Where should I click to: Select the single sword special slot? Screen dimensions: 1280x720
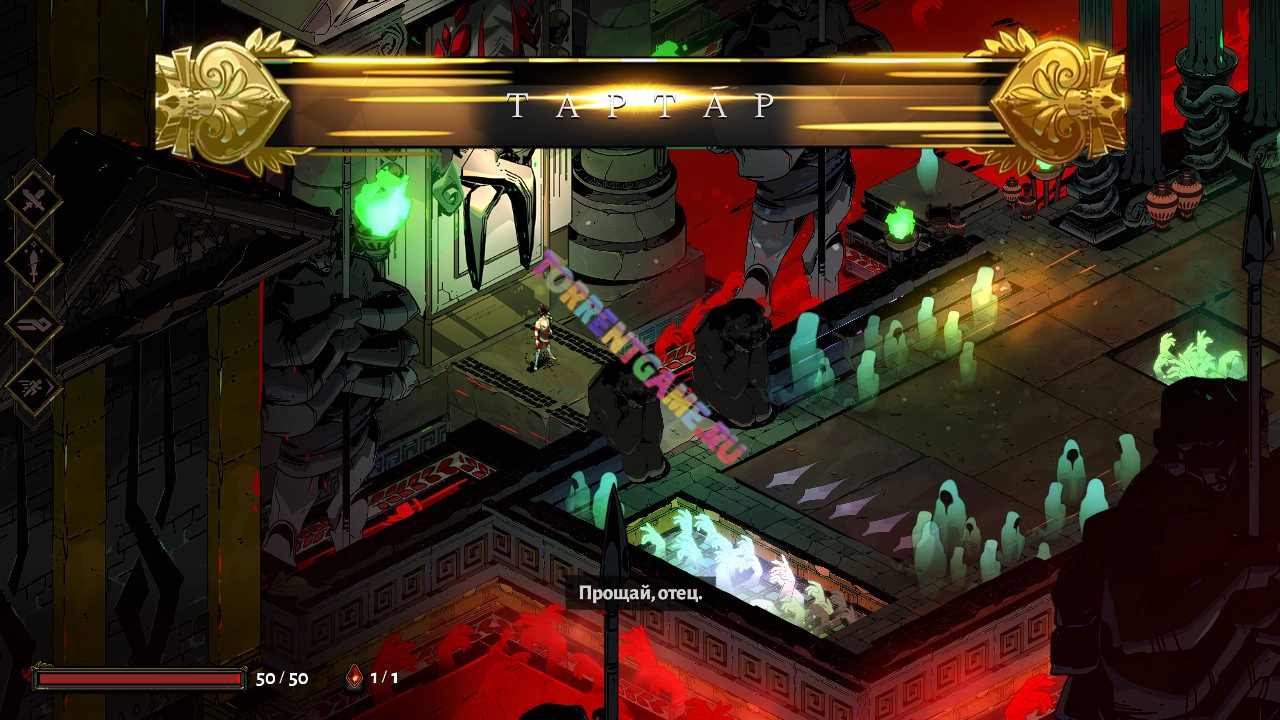(x=34, y=263)
